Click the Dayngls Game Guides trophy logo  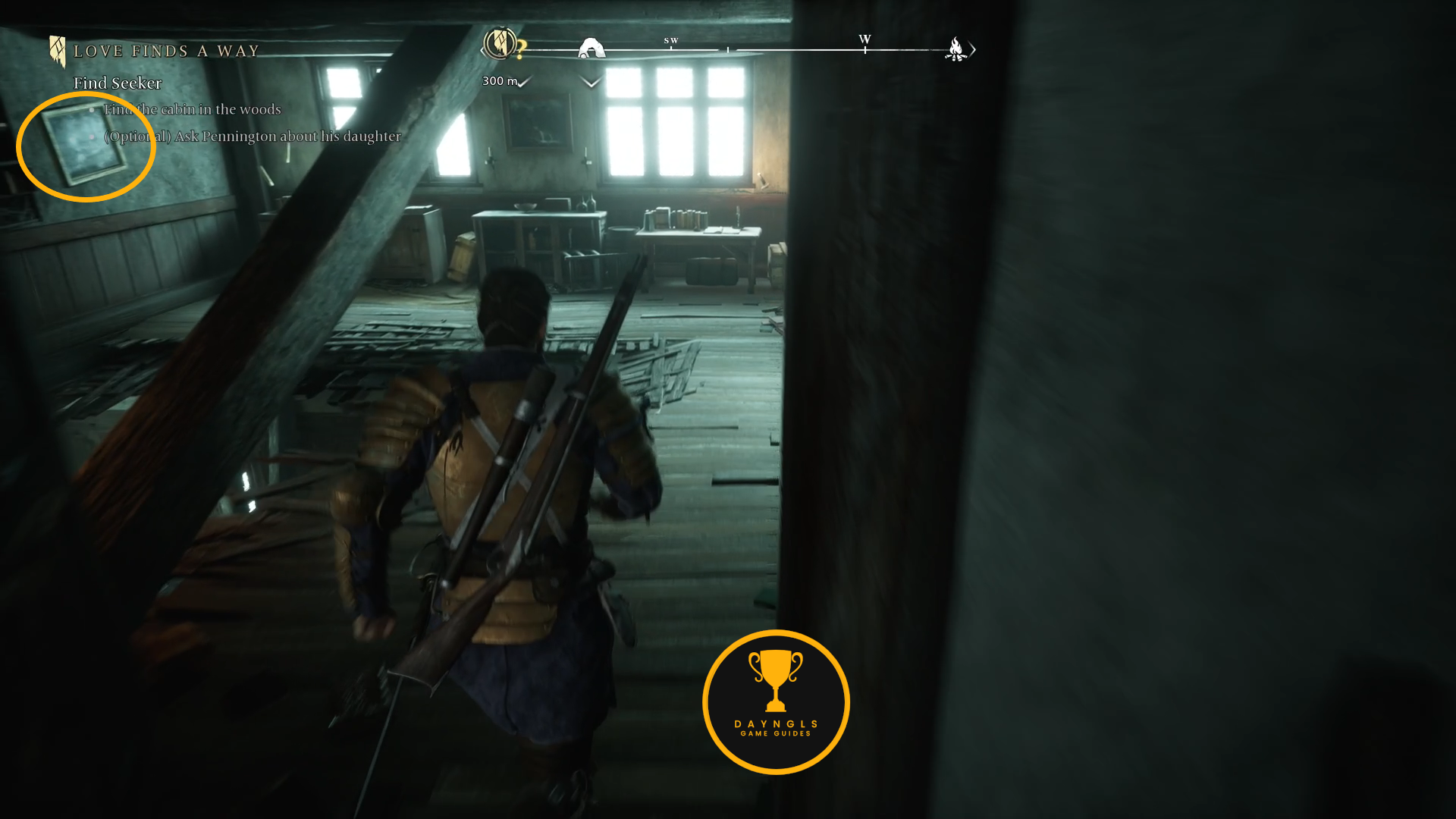[776, 701]
